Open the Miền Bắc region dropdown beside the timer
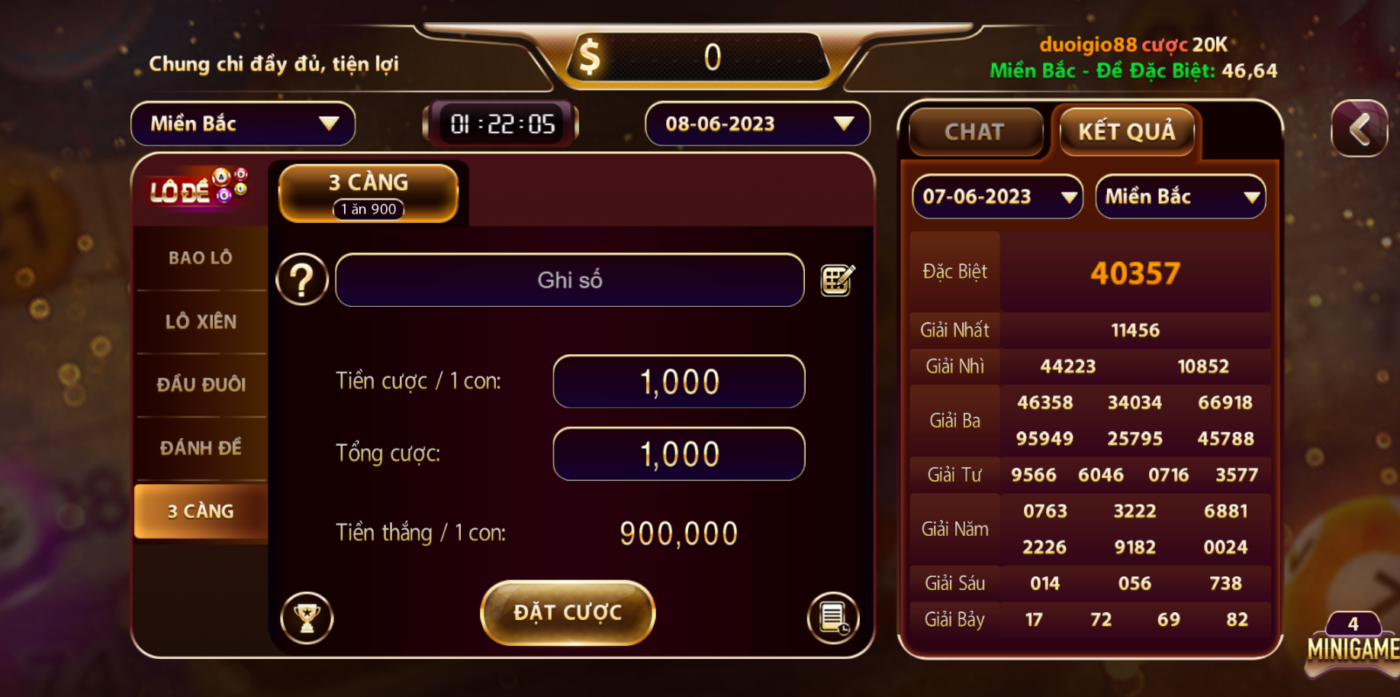1400x697 pixels. coord(243,124)
